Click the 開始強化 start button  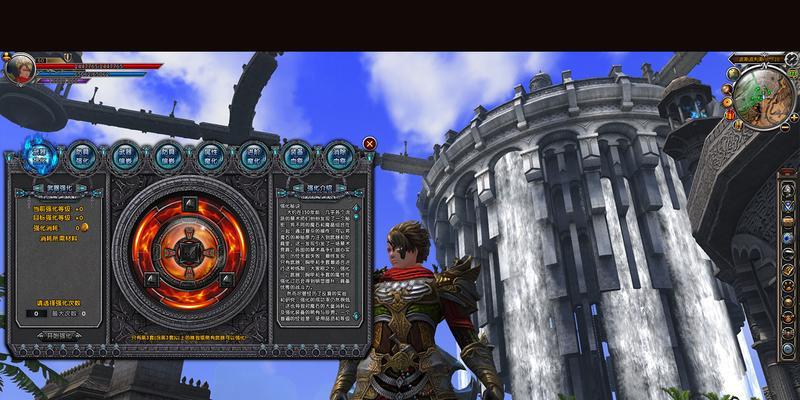[58, 336]
